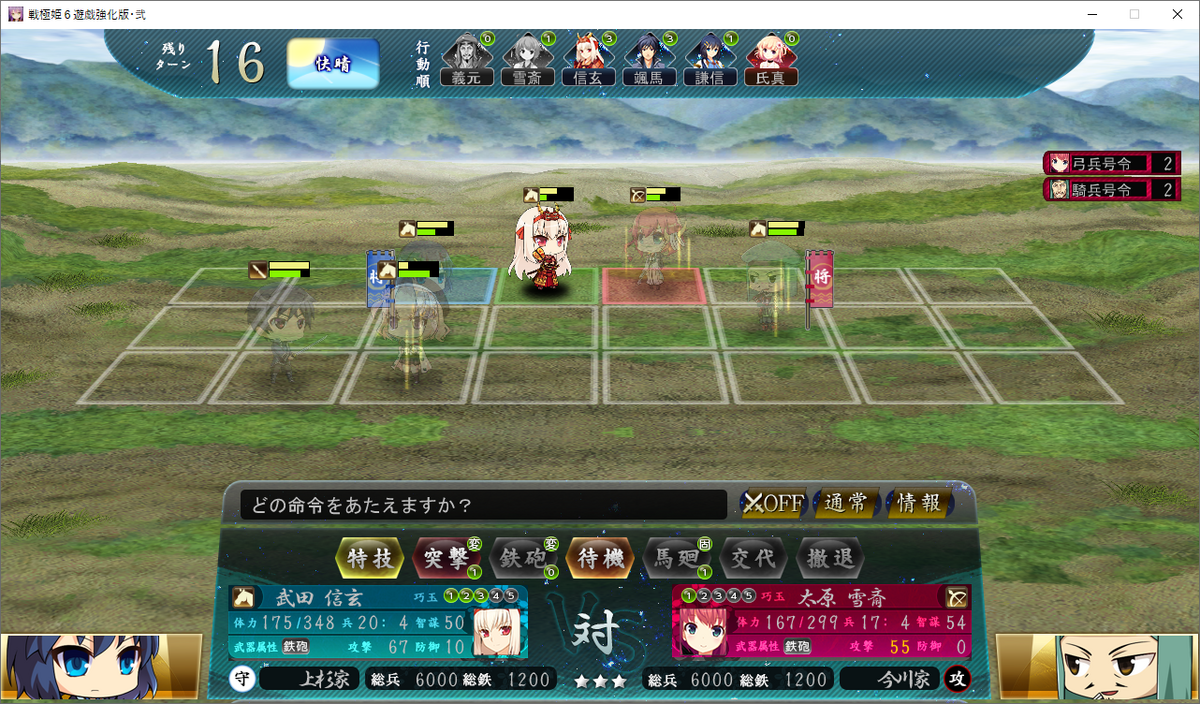Select the red highlighted enemy tile
Viewport: 1200px width, 704px height.
coord(652,286)
